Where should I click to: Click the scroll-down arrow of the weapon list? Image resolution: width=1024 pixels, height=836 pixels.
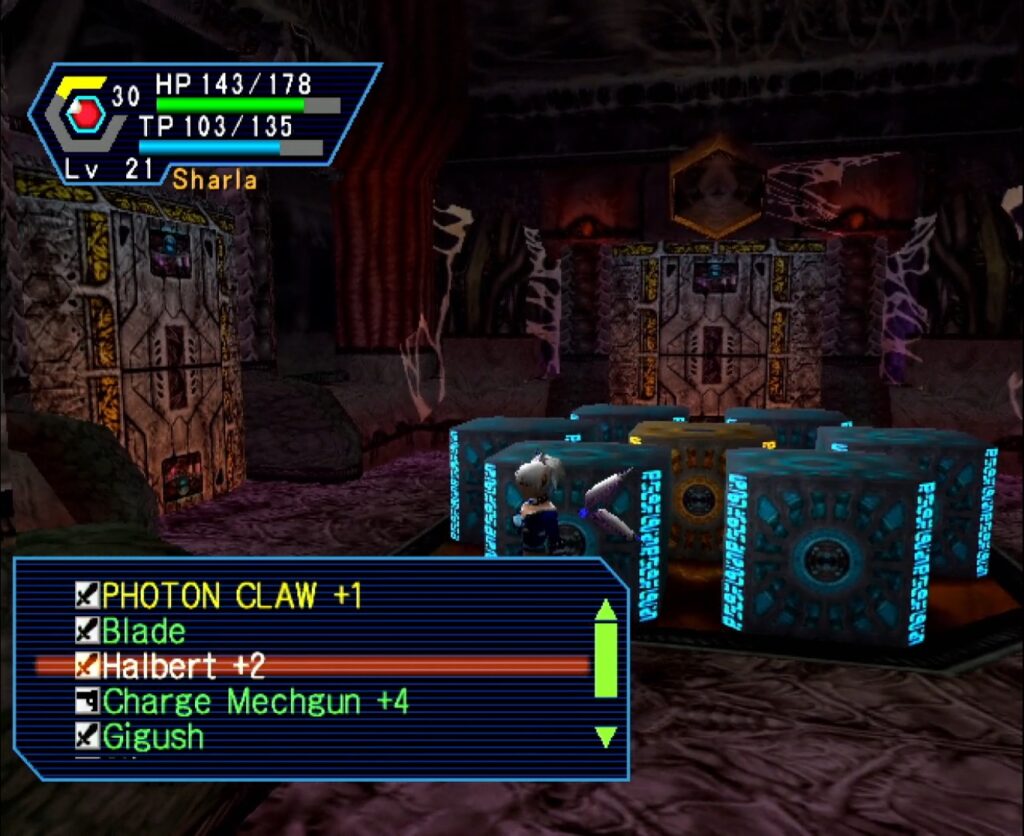[605, 738]
